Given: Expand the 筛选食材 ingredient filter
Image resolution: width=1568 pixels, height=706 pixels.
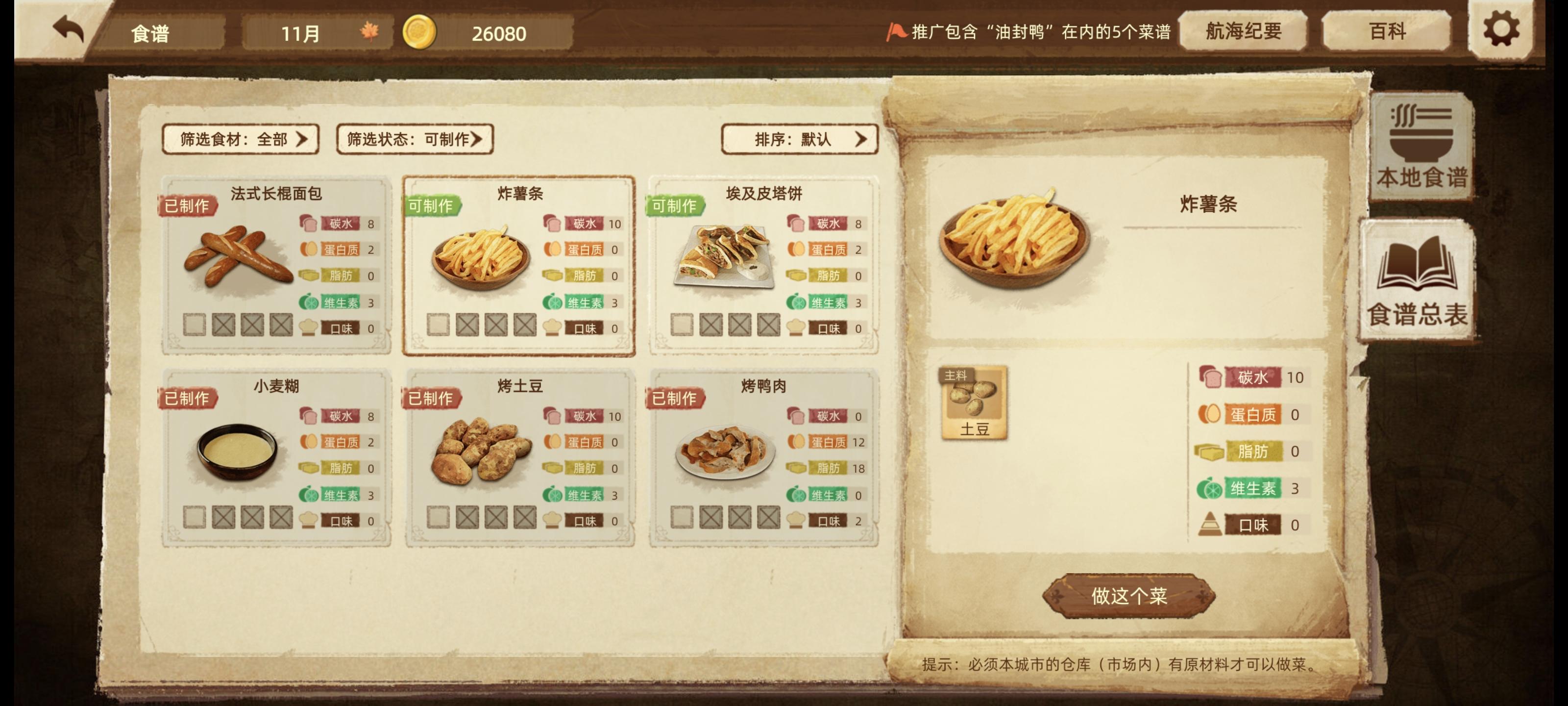Looking at the screenshot, I should [241, 139].
